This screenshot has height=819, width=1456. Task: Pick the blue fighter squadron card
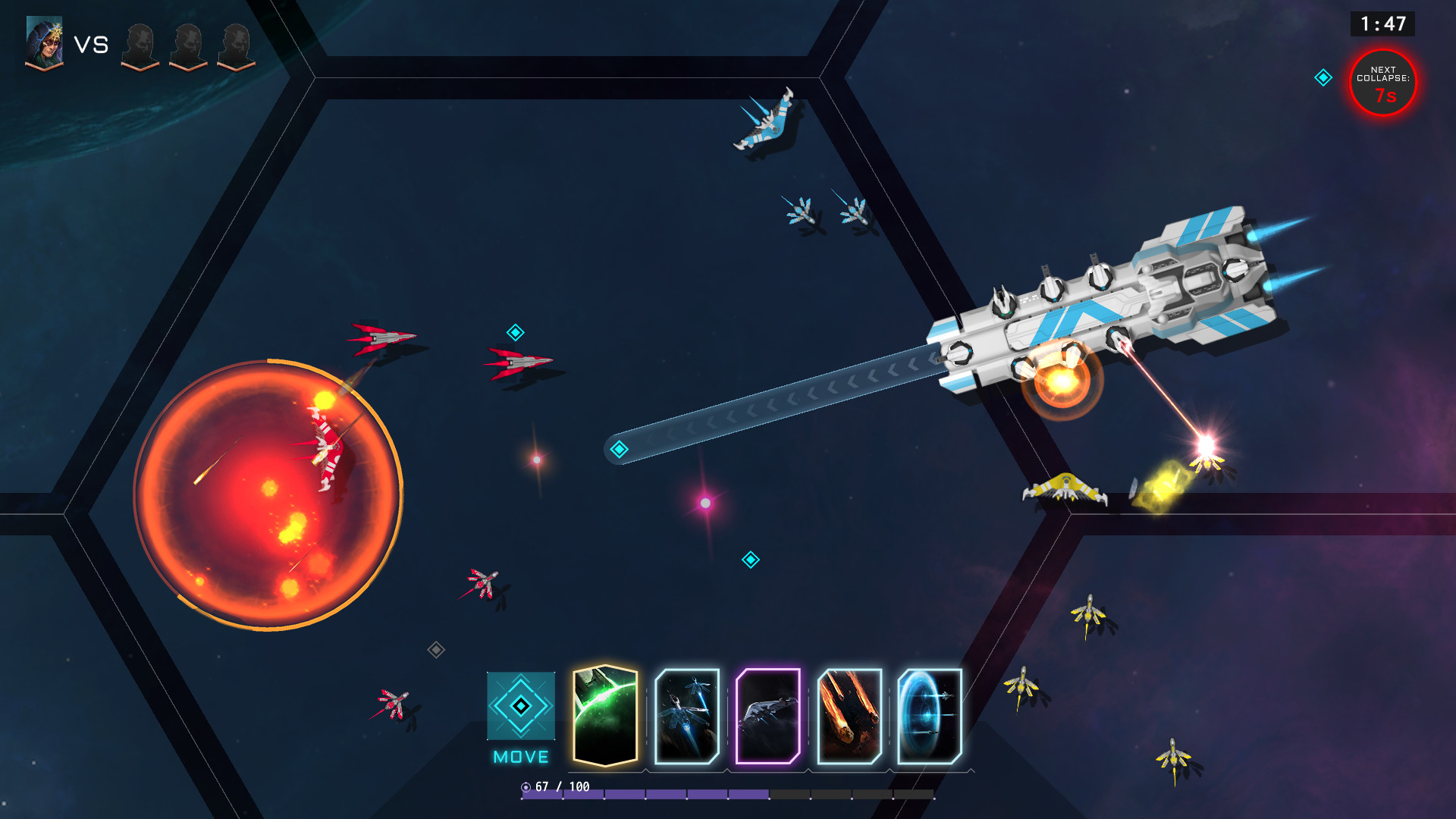point(687,716)
